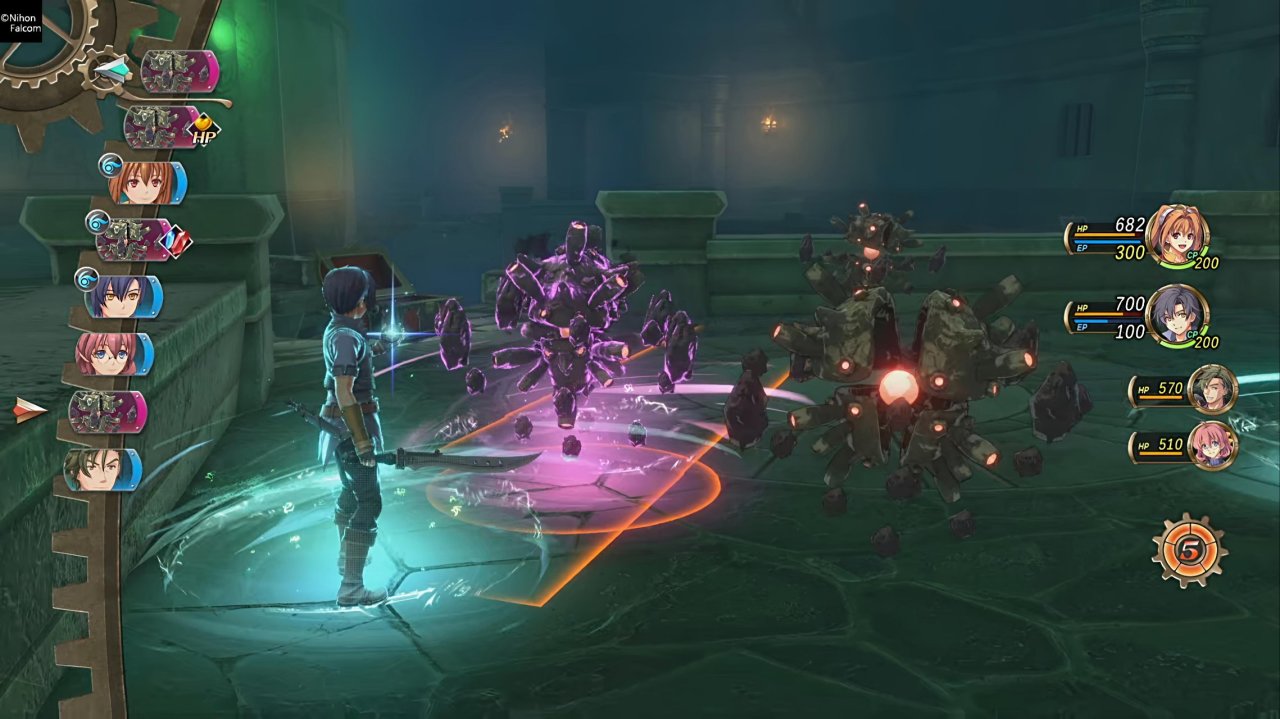Select party member portrait with 700 HP
Screen dimensions: 1280x719
coord(1176,315)
